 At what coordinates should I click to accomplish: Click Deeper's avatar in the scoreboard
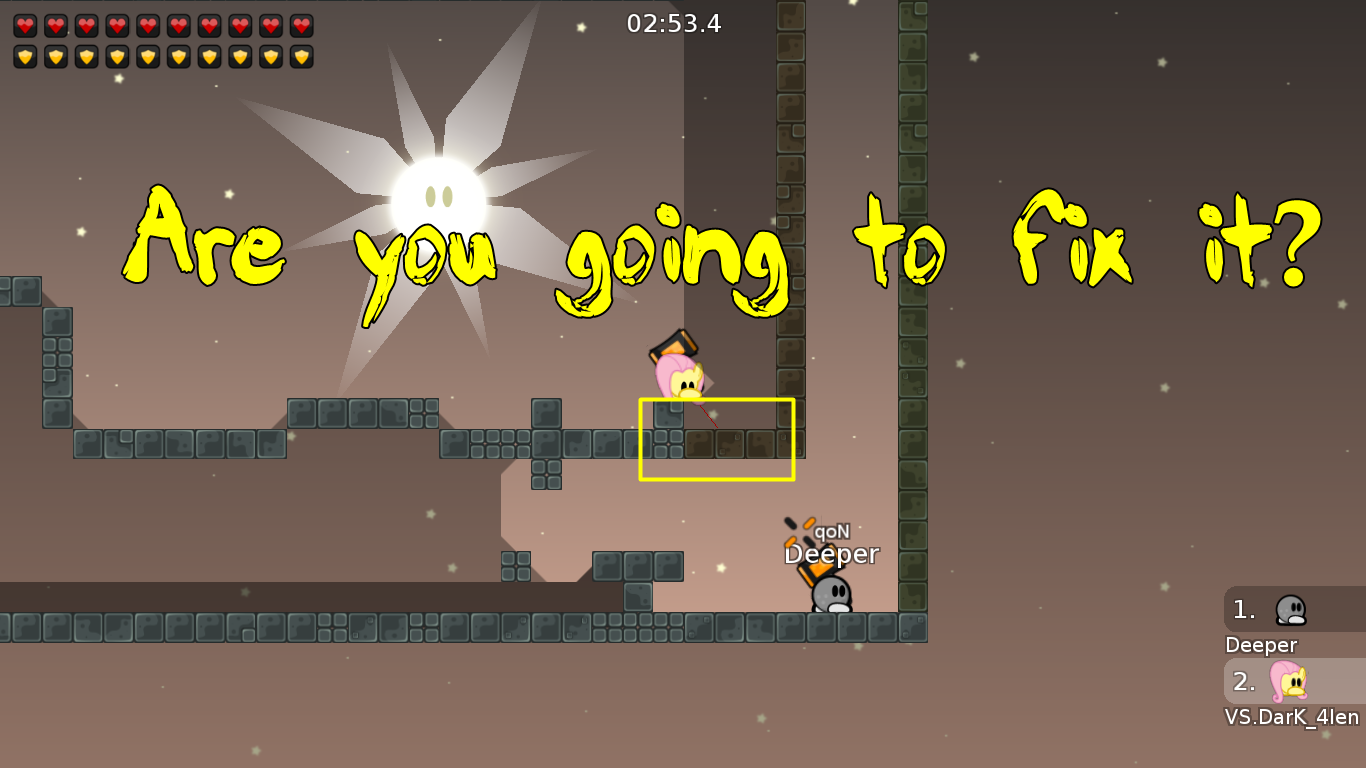point(1290,610)
